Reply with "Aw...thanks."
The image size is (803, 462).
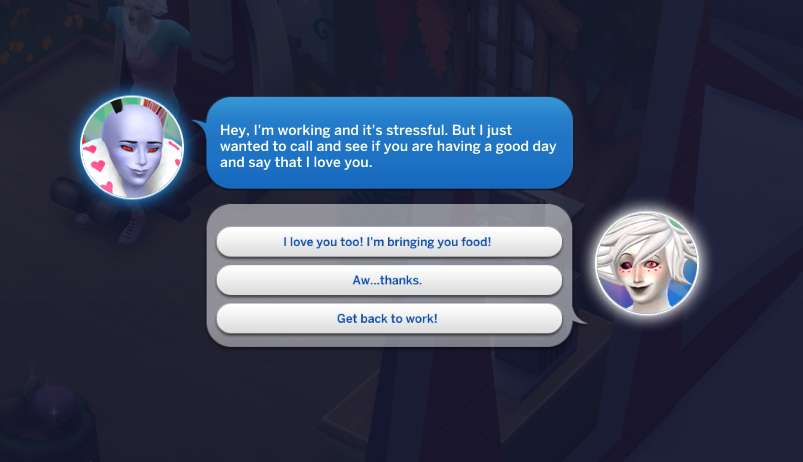pos(389,280)
